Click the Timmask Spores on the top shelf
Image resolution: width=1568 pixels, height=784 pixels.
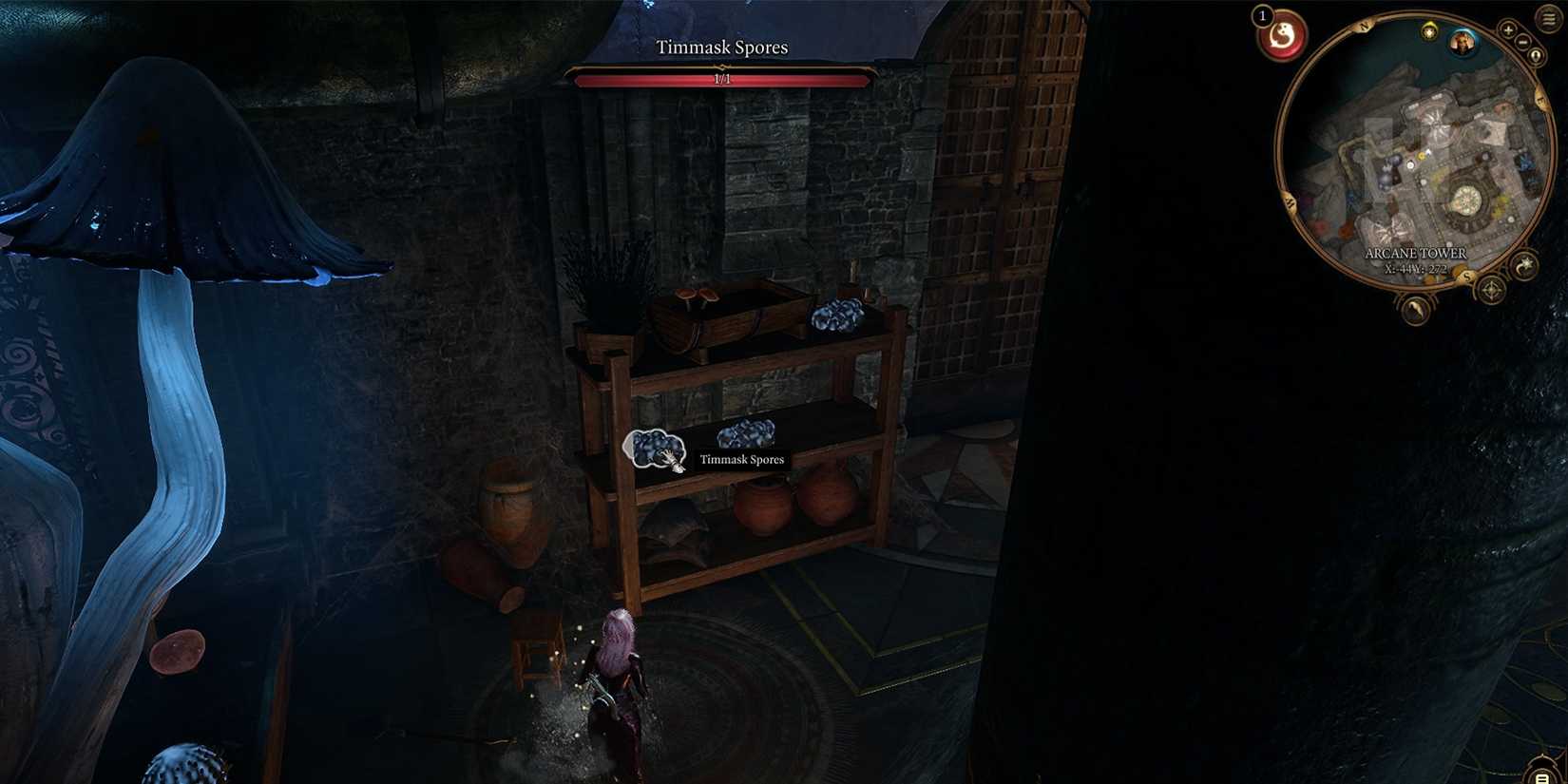pyautogui.click(x=834, y=314)
